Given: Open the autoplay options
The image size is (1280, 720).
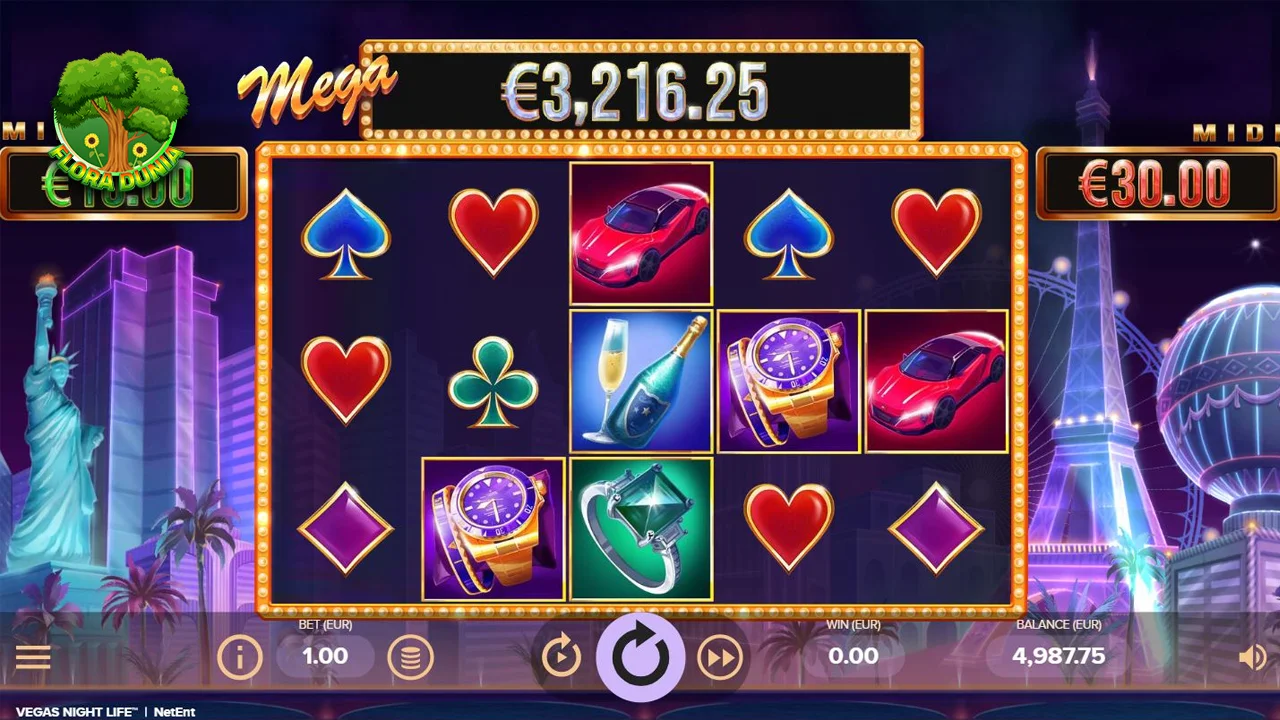Looking at the screenshot, I should coord(561,657).
